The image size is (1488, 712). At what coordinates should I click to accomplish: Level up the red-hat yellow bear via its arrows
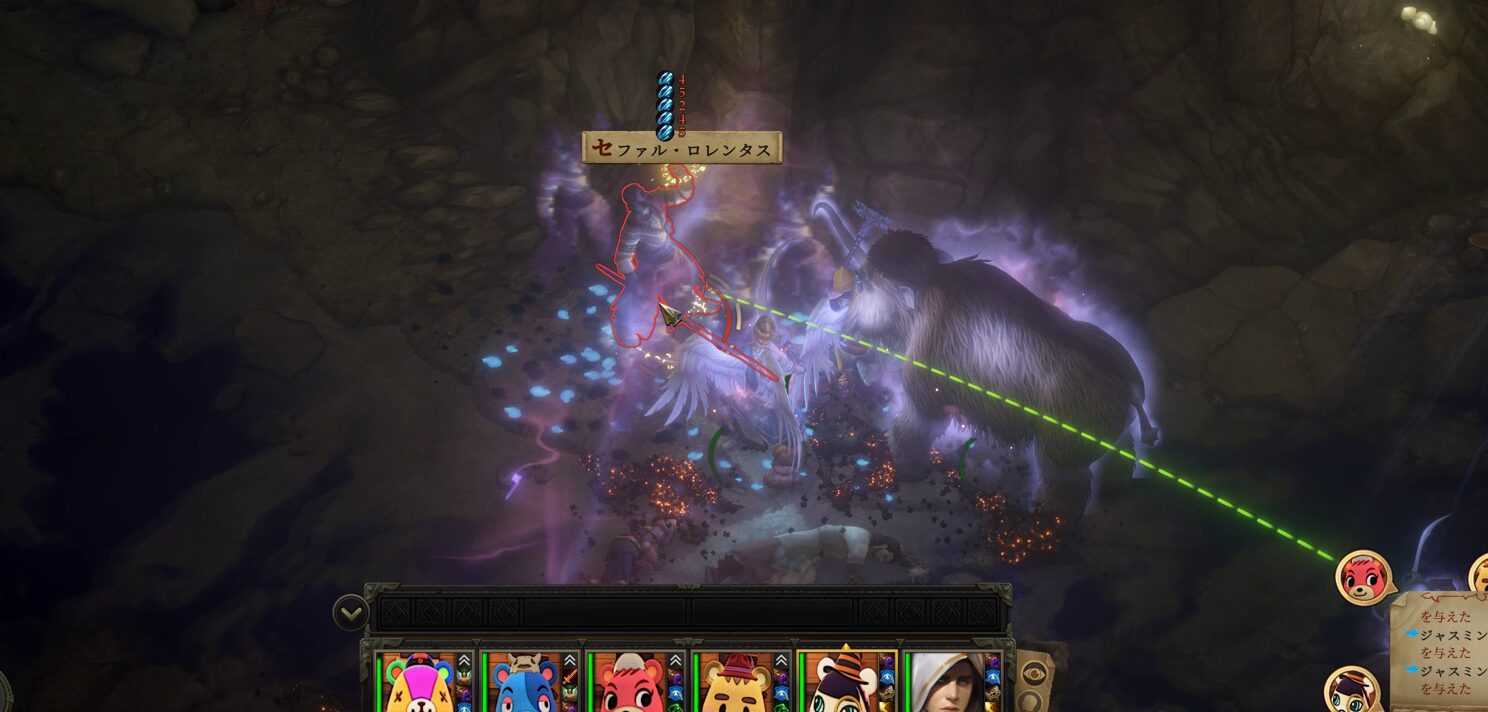point(782,661)
